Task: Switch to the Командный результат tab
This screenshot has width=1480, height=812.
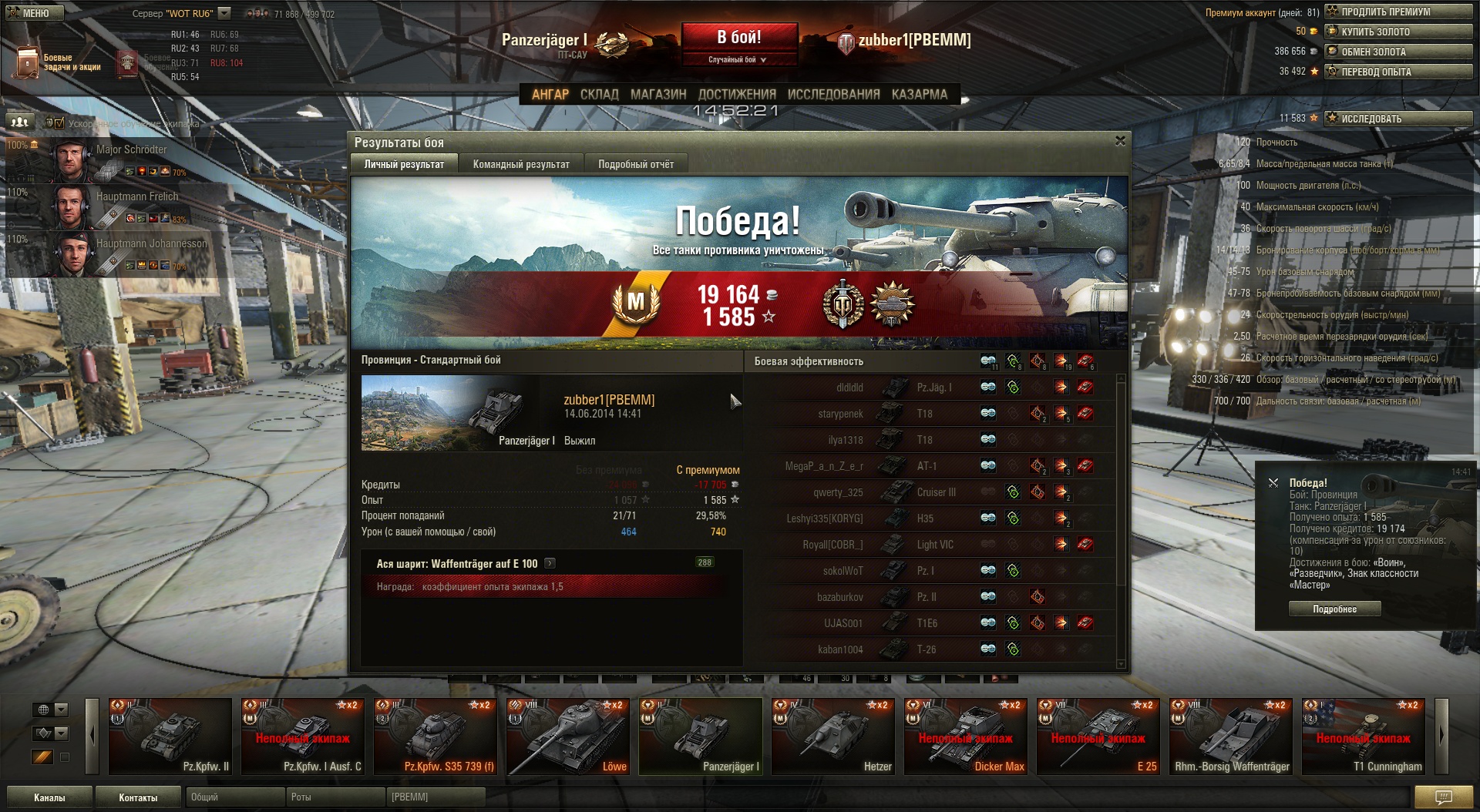Action: [521, 164]
